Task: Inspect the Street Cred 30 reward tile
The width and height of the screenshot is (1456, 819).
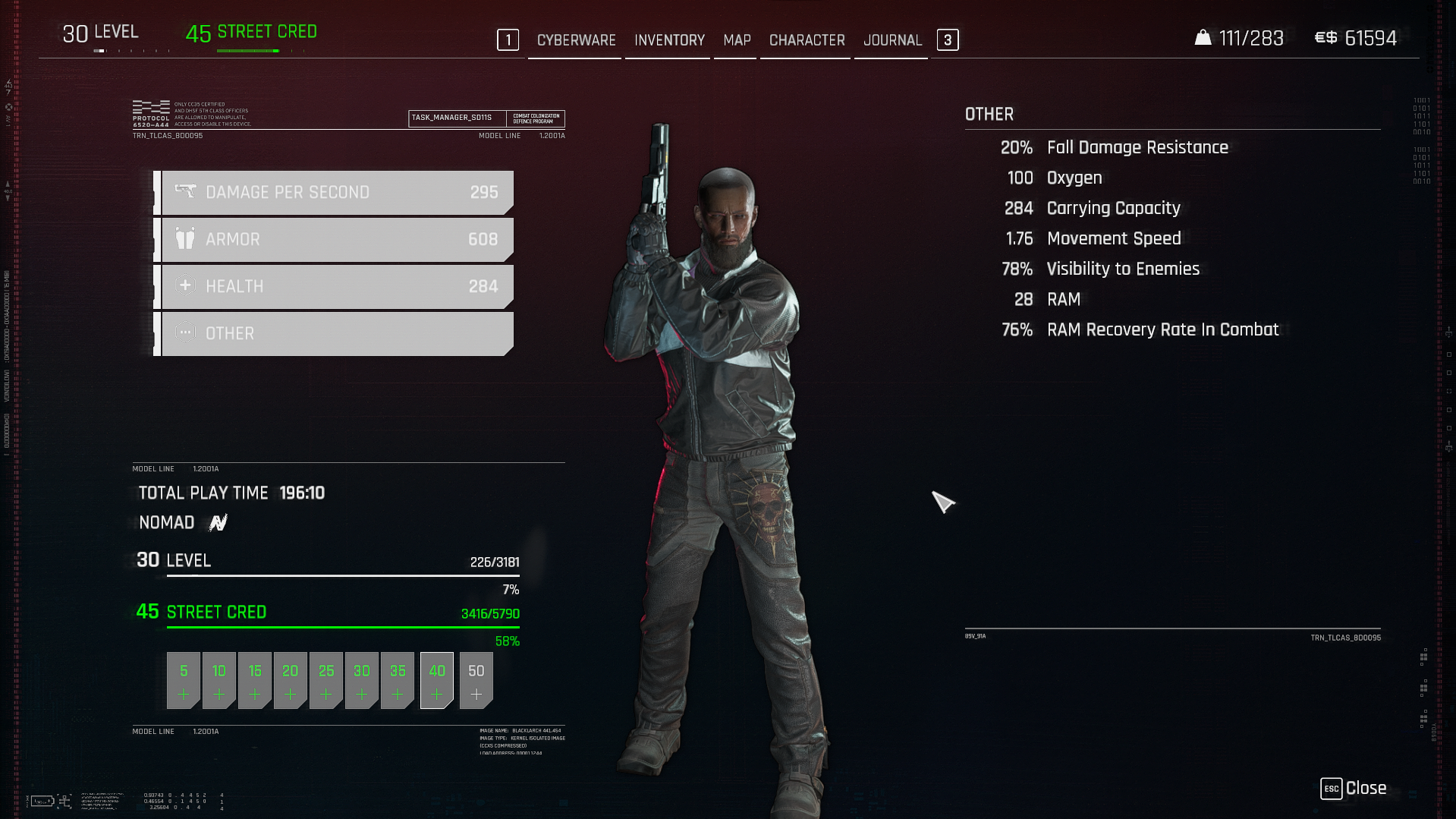Action: tap(362, 680)
